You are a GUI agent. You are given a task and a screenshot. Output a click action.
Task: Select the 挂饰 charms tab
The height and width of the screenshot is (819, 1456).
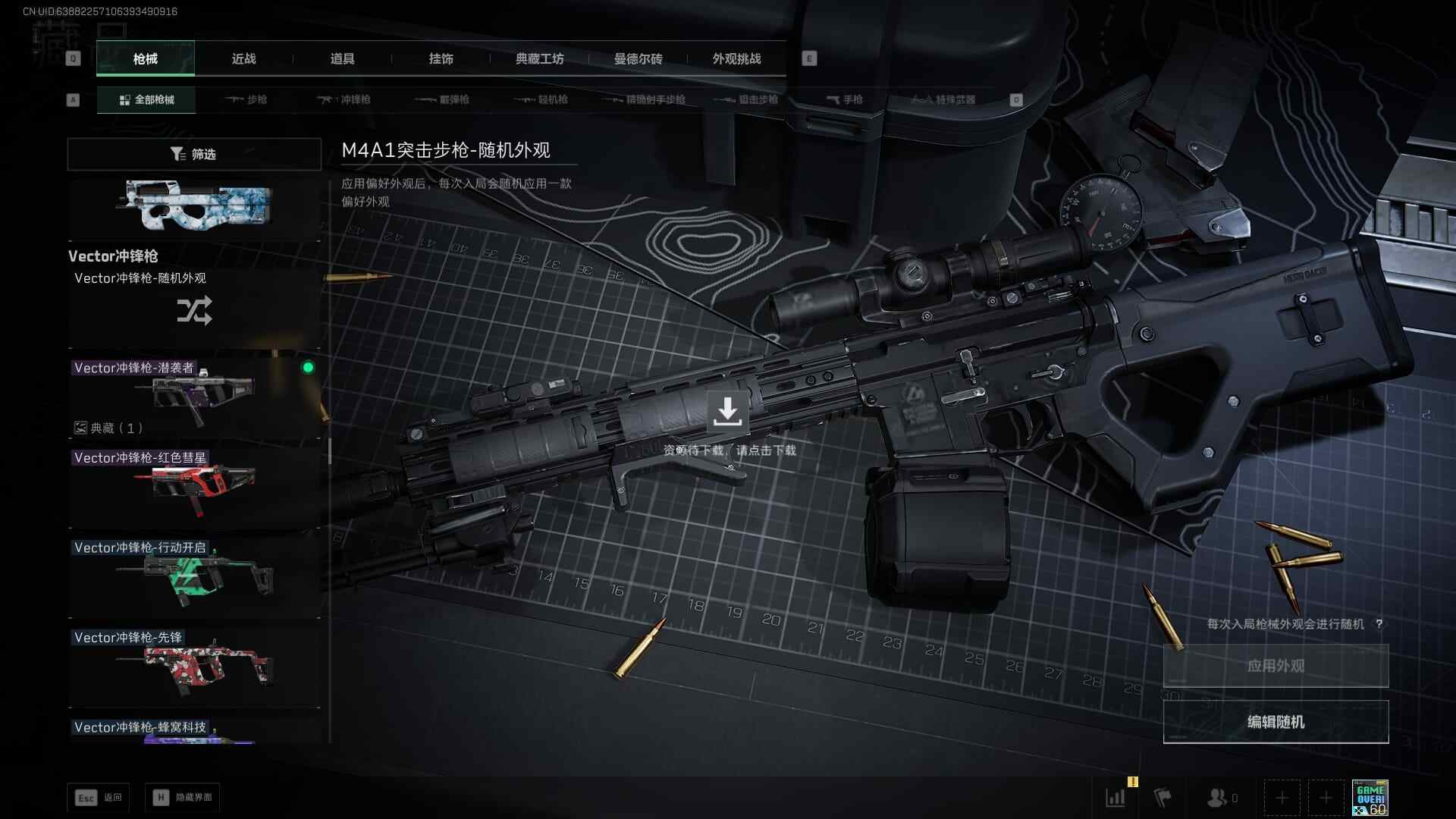441,59
